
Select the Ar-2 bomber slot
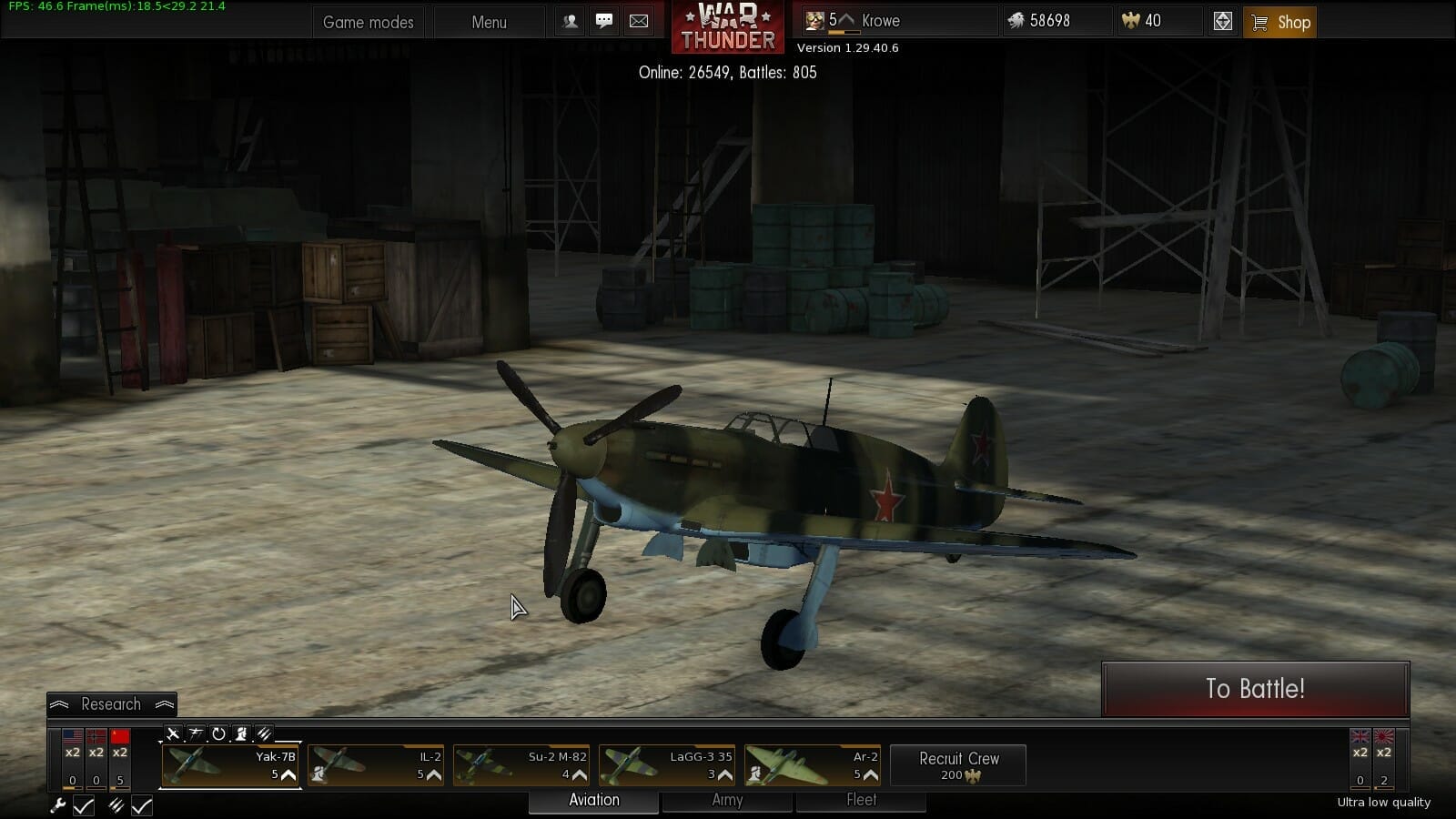point(813,765)
